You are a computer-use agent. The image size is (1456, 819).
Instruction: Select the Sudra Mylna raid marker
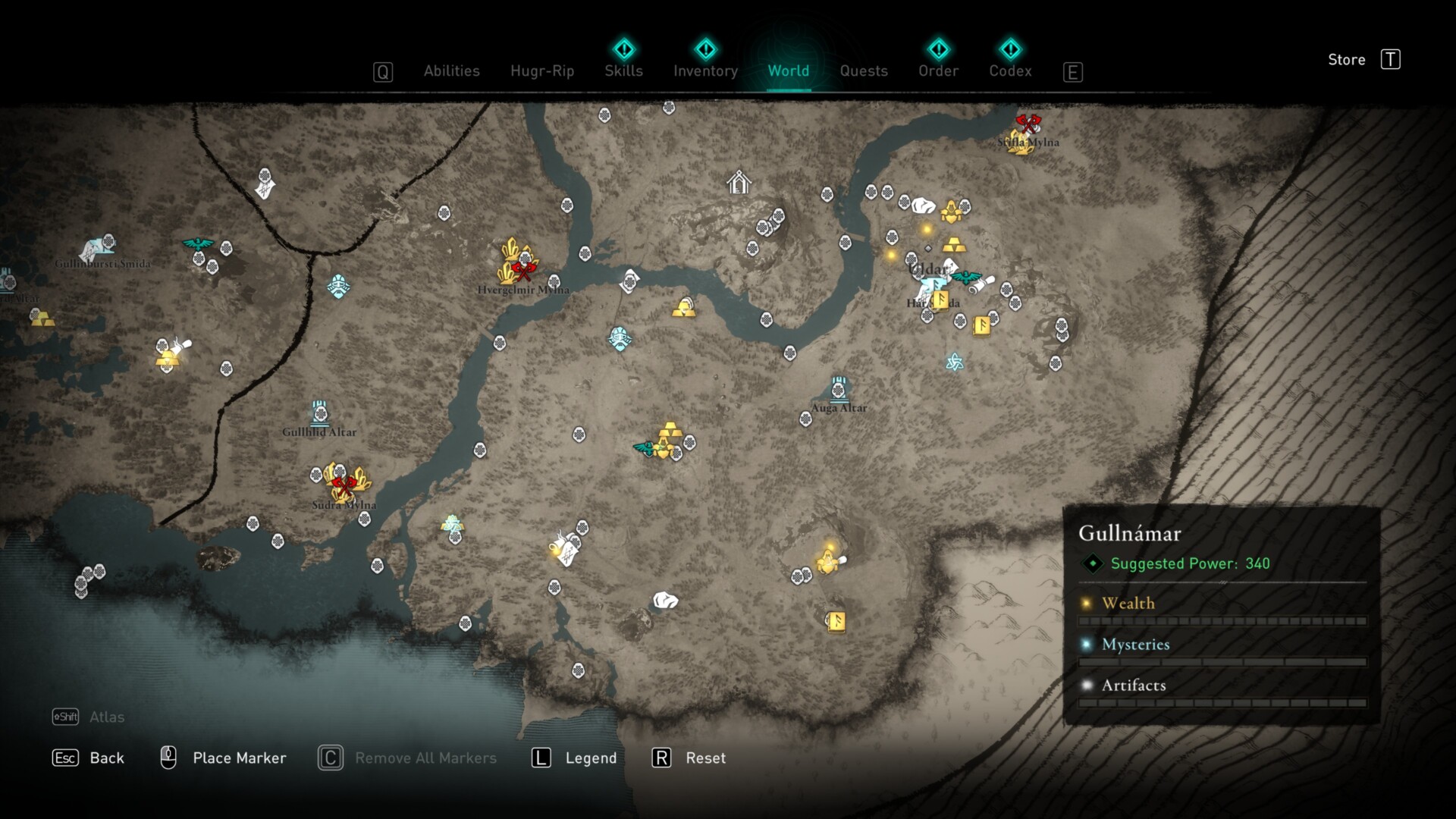coord(344,485)
